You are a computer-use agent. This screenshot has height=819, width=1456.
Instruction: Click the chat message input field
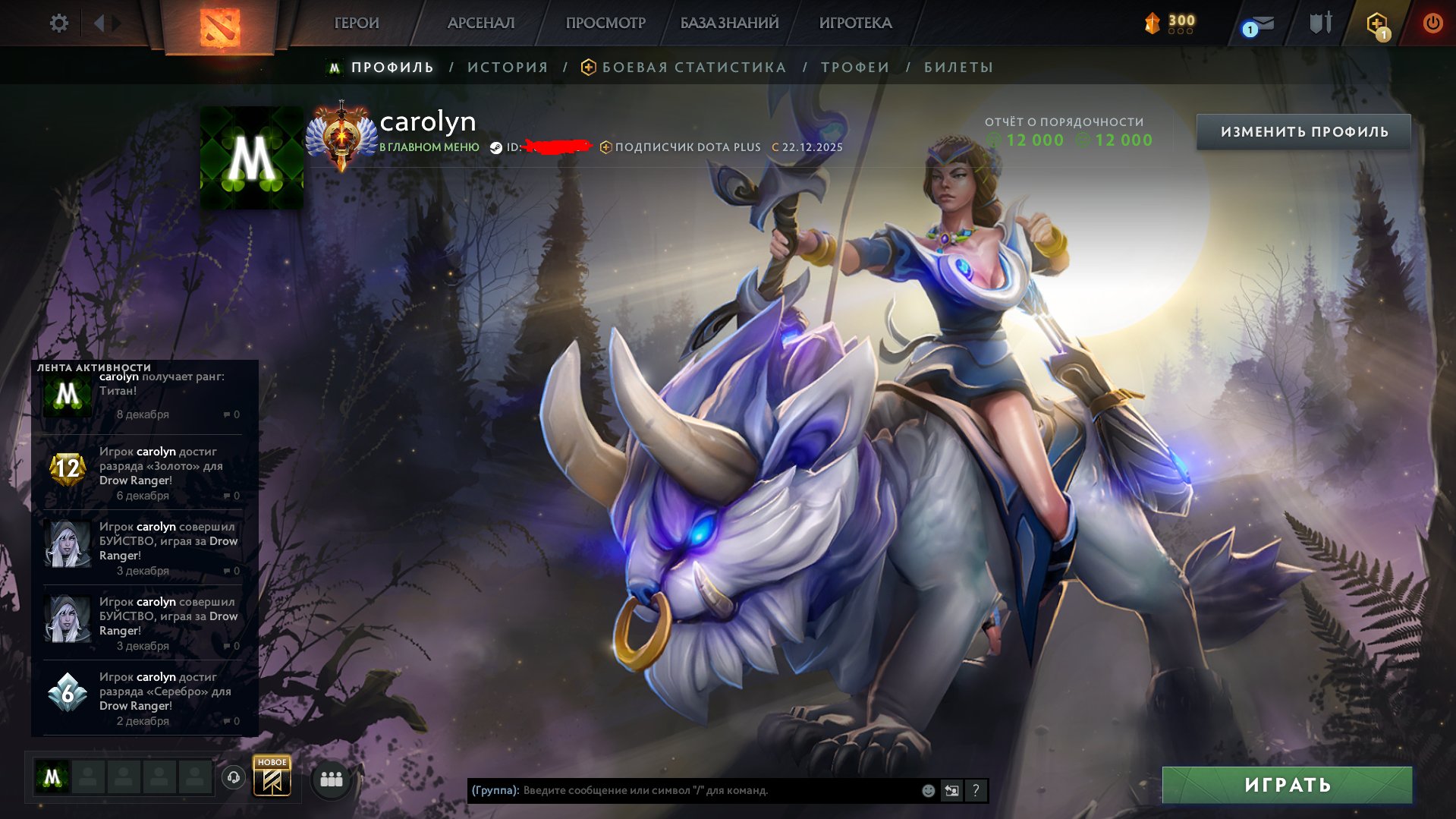coord(683,790)
